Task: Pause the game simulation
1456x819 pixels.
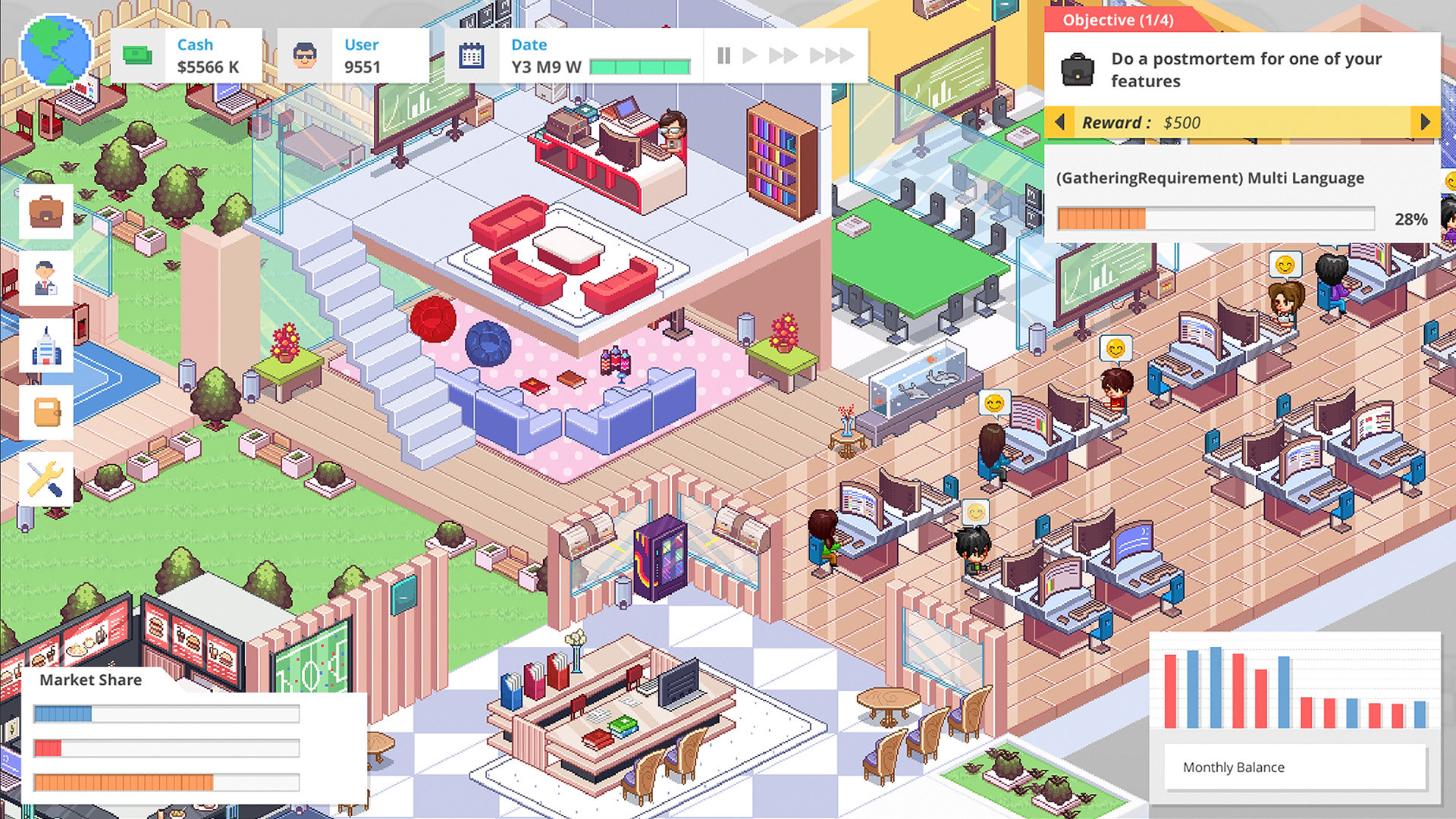Action: (x=723, y=55)
